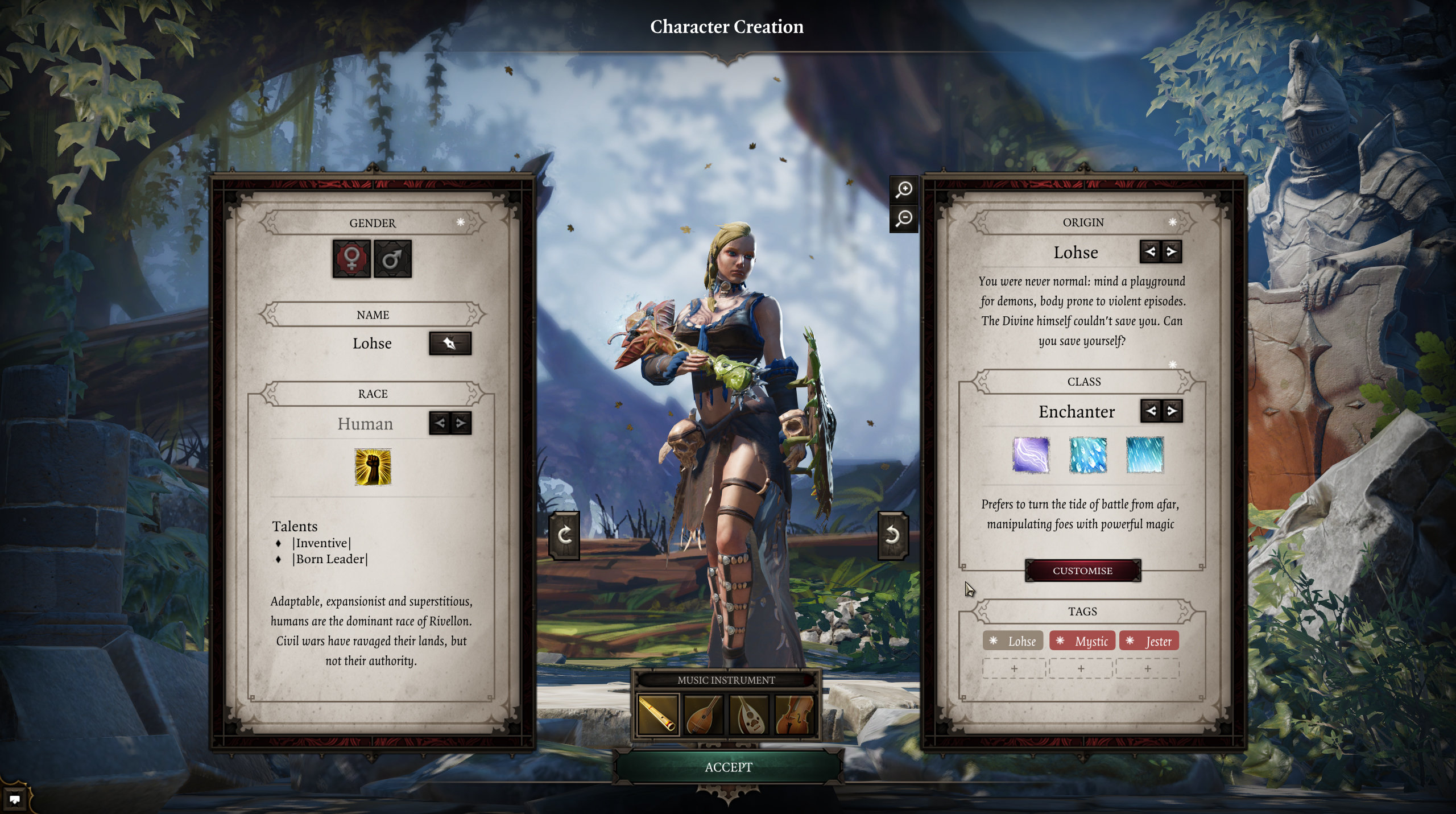The width and height of the screenshot is (1456, 814).
Task: Choose the flute music instrument
Action: click(x=658, y=714)
